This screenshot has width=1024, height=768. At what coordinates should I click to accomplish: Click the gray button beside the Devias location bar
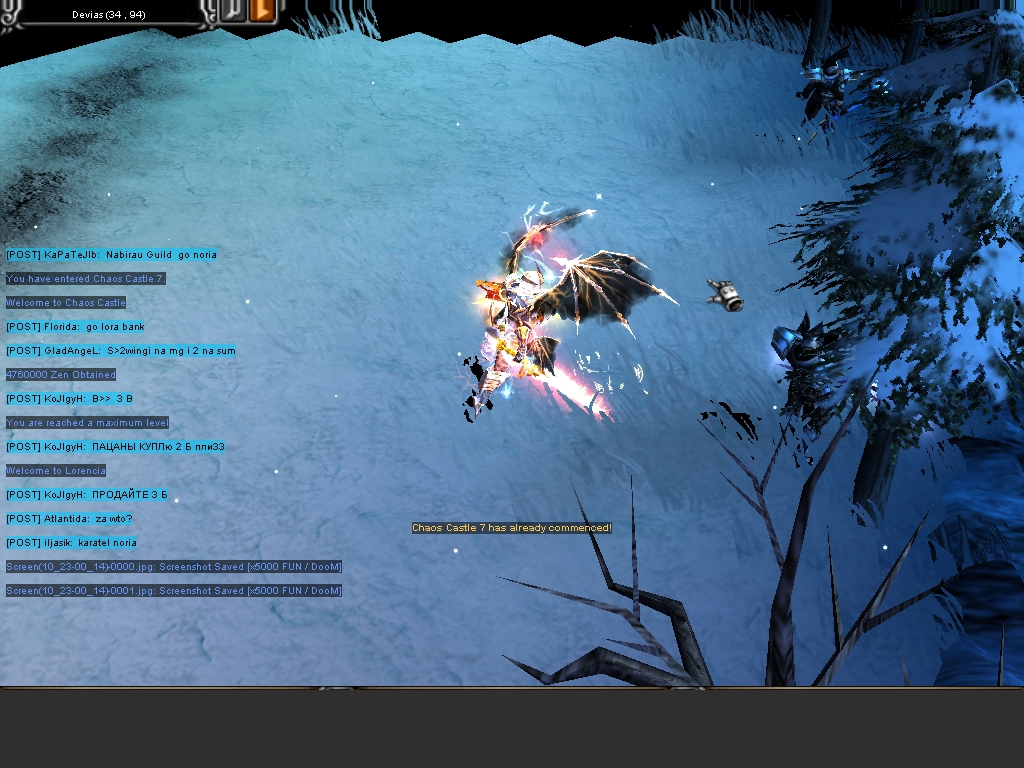[x=234, y=12]
